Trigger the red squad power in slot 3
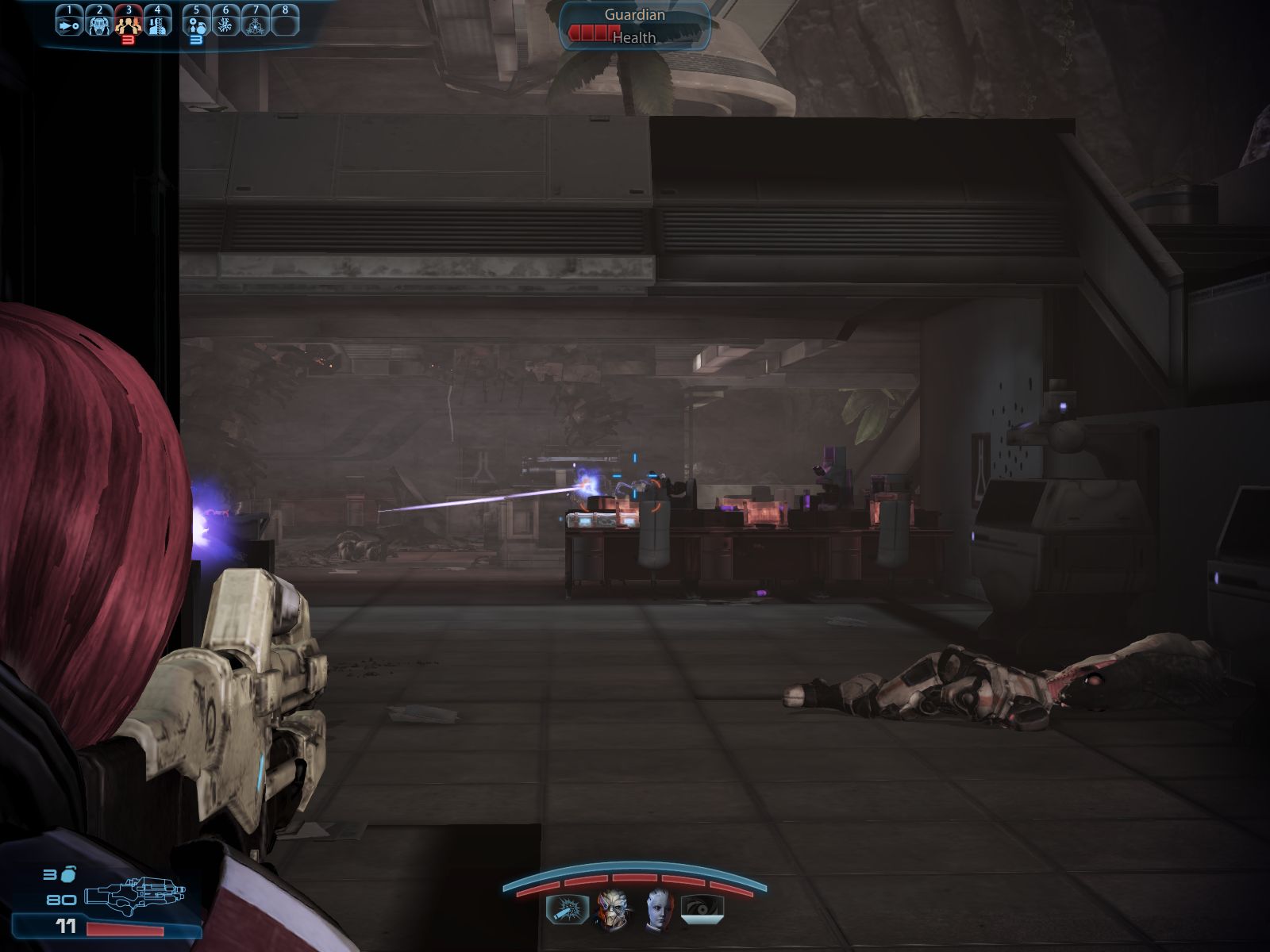 129,24
